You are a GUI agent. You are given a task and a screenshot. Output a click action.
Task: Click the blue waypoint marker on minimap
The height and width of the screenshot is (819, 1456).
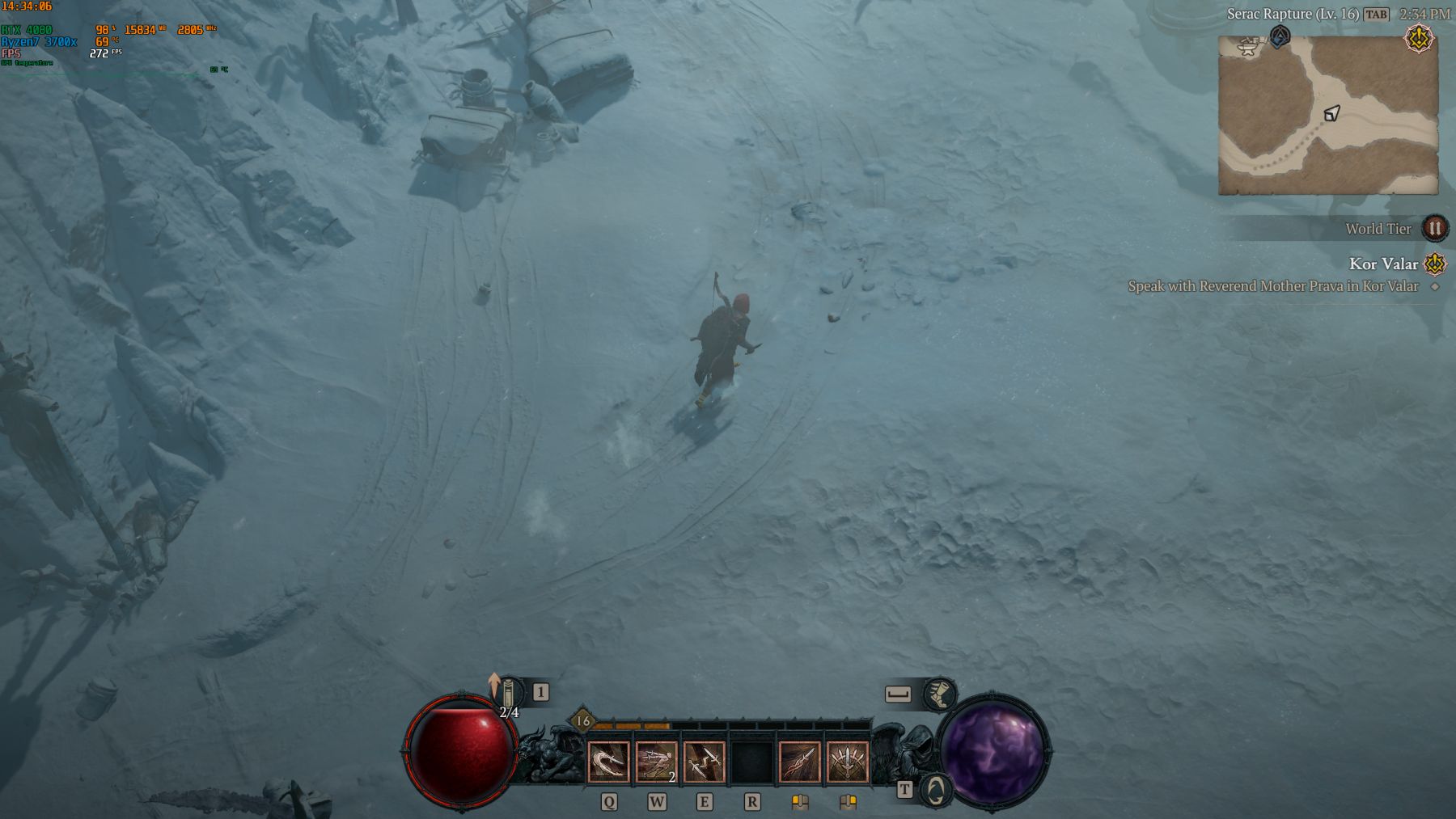coord(1279,37)
